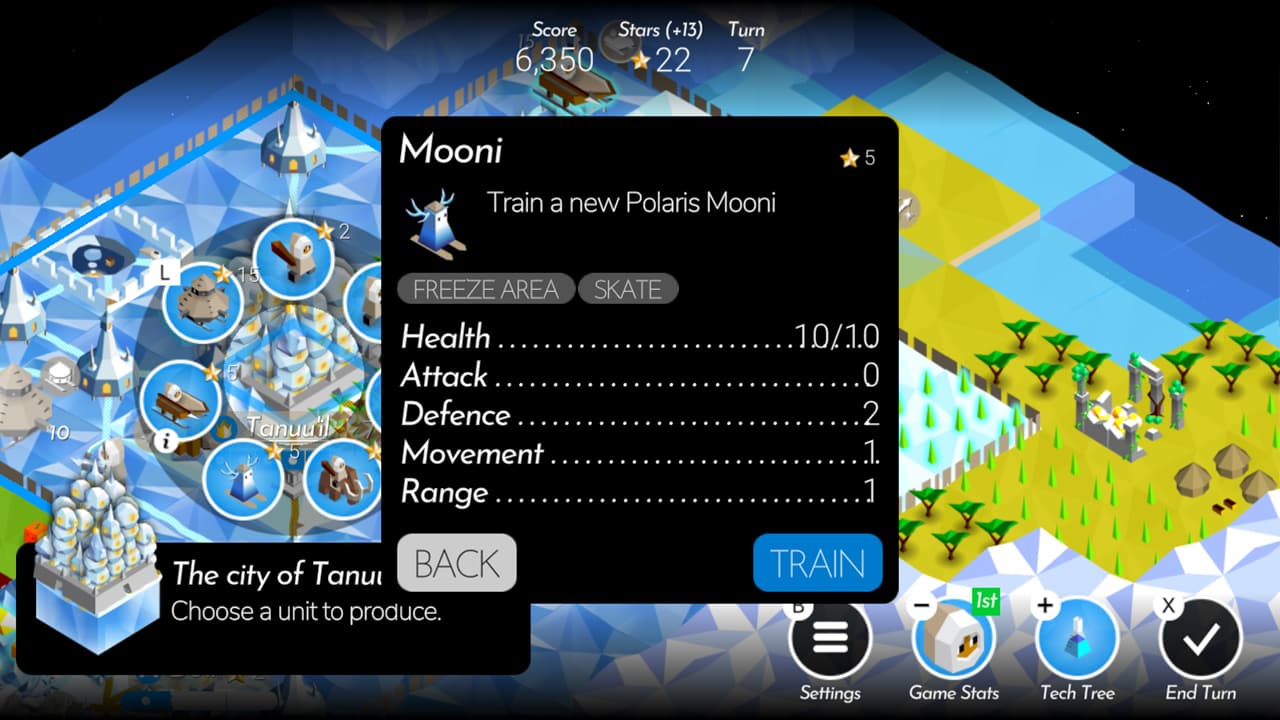Tap the SKATE ability tag
Screen dimensions: 1280x720
pos(628,289)
